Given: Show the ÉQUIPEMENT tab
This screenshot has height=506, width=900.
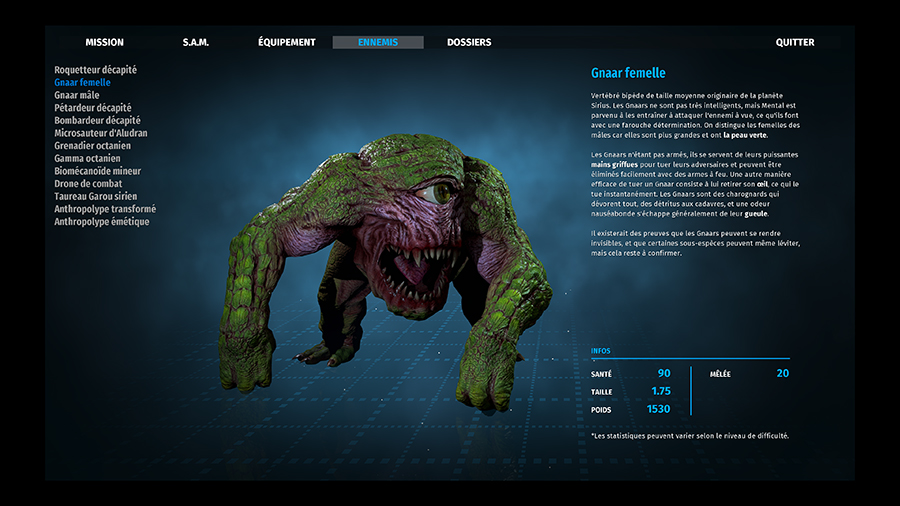Looking at the screenshot, I should 287,43.
